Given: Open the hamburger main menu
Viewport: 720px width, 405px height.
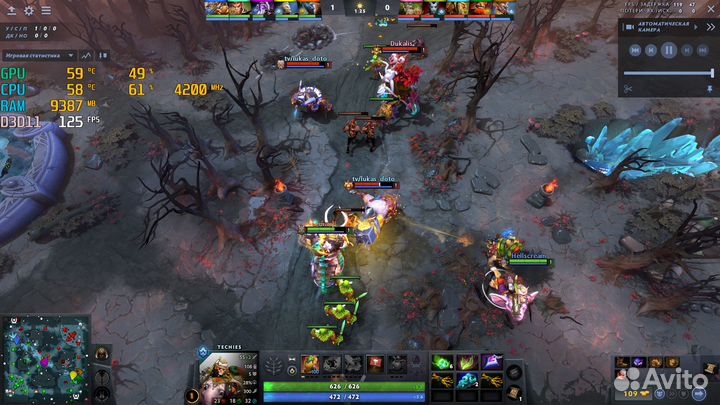Looking at the screenshot, I should (46, 10).
